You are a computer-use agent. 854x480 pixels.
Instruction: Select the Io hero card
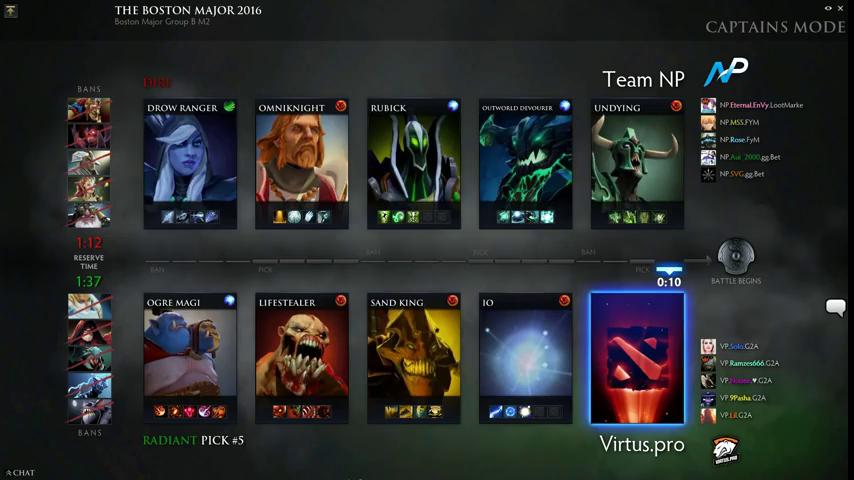point(526,357)
